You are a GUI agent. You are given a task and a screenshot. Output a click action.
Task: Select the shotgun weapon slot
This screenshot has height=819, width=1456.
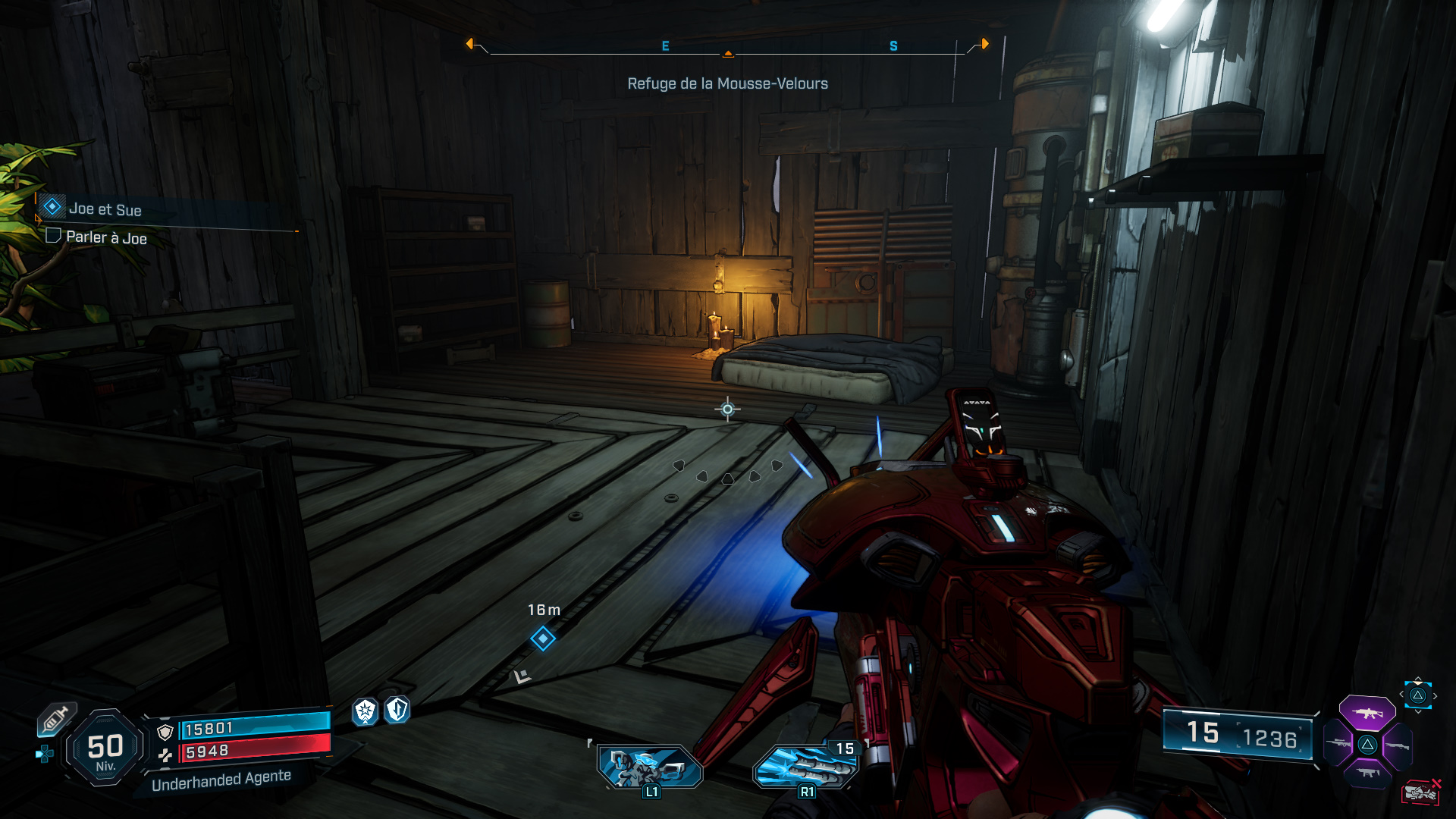[1398, 745]
